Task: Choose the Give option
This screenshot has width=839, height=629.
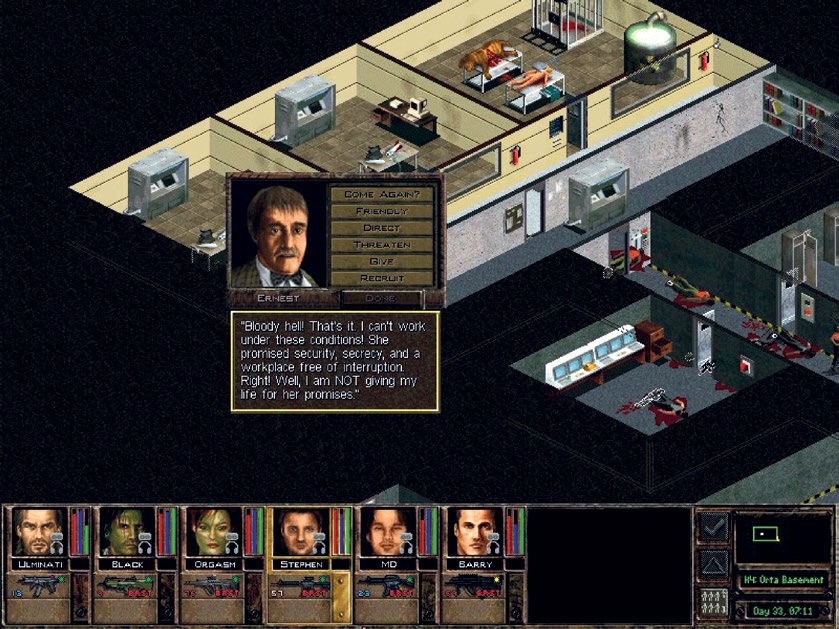Action: tap(382, 261)
